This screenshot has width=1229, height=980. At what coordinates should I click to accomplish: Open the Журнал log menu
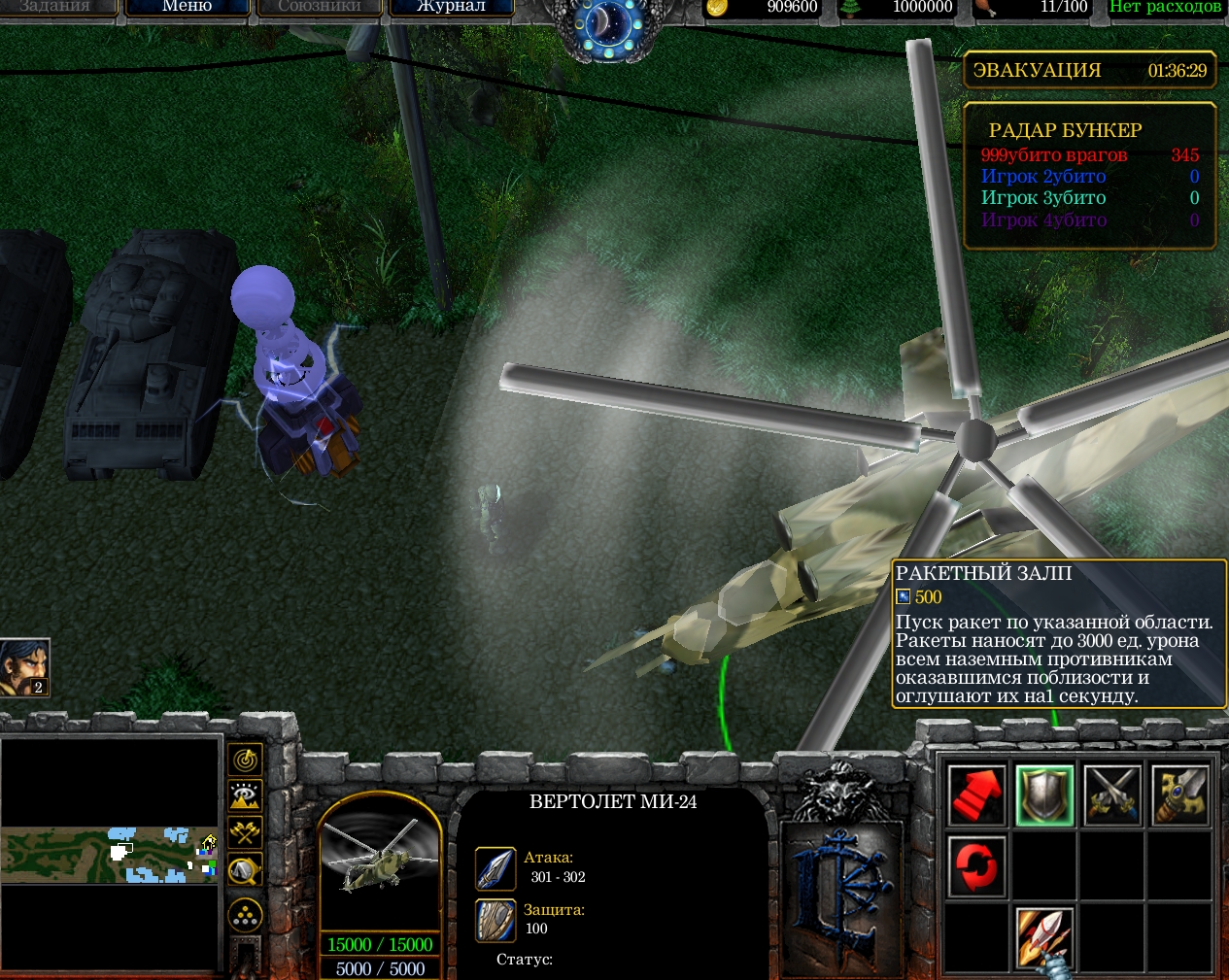451,7
